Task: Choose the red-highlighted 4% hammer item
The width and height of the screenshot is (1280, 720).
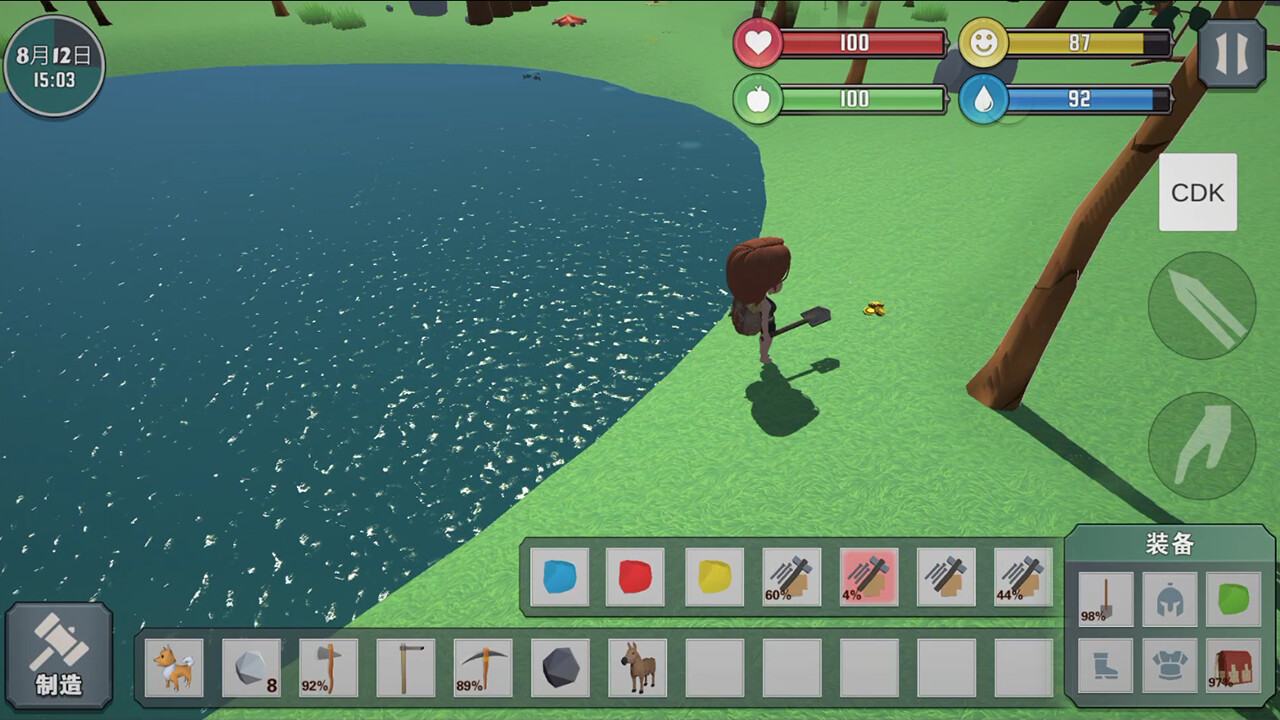Action: [868, 577]
